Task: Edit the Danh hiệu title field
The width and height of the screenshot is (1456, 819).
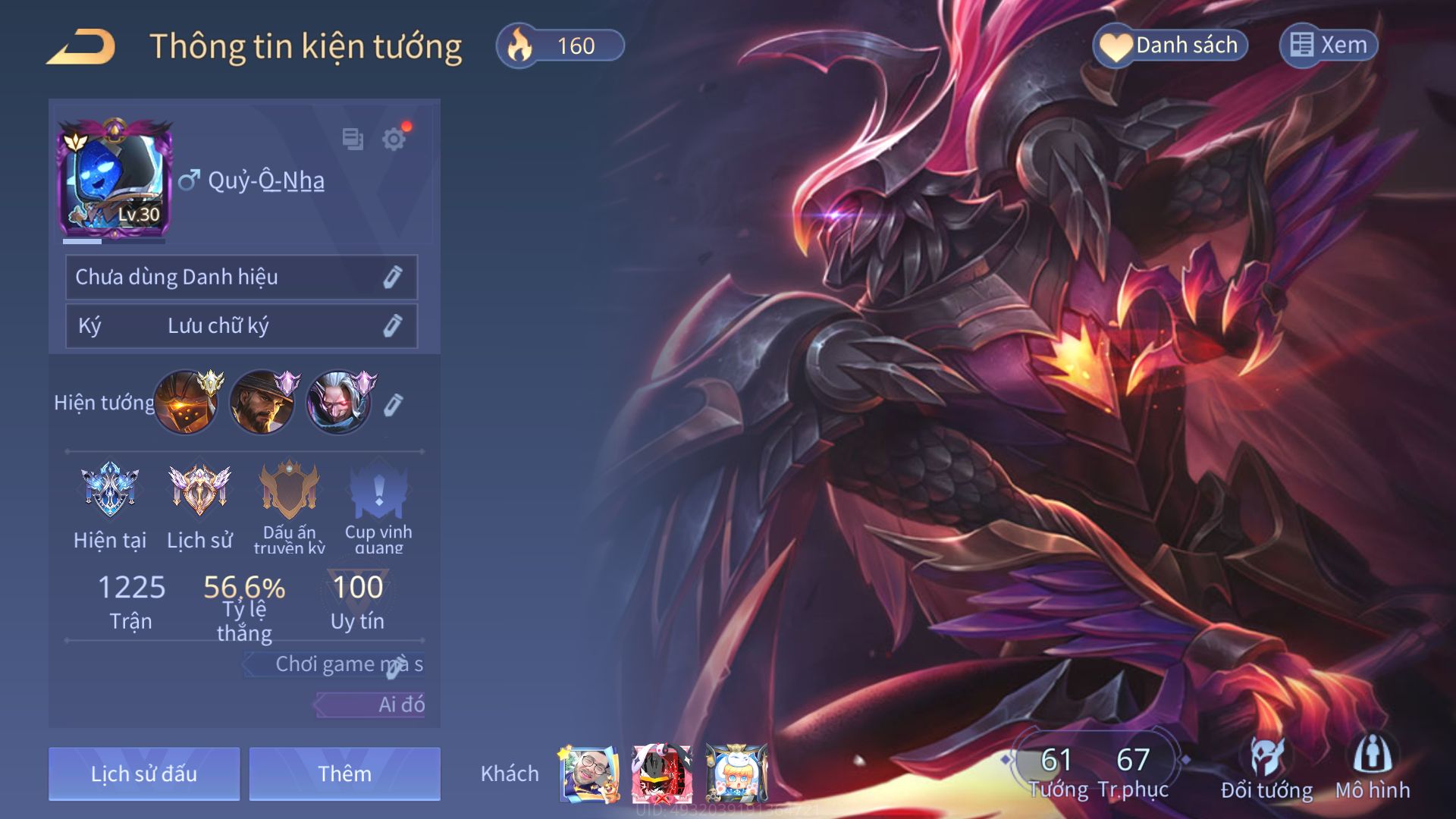Action: click(391, 278)
